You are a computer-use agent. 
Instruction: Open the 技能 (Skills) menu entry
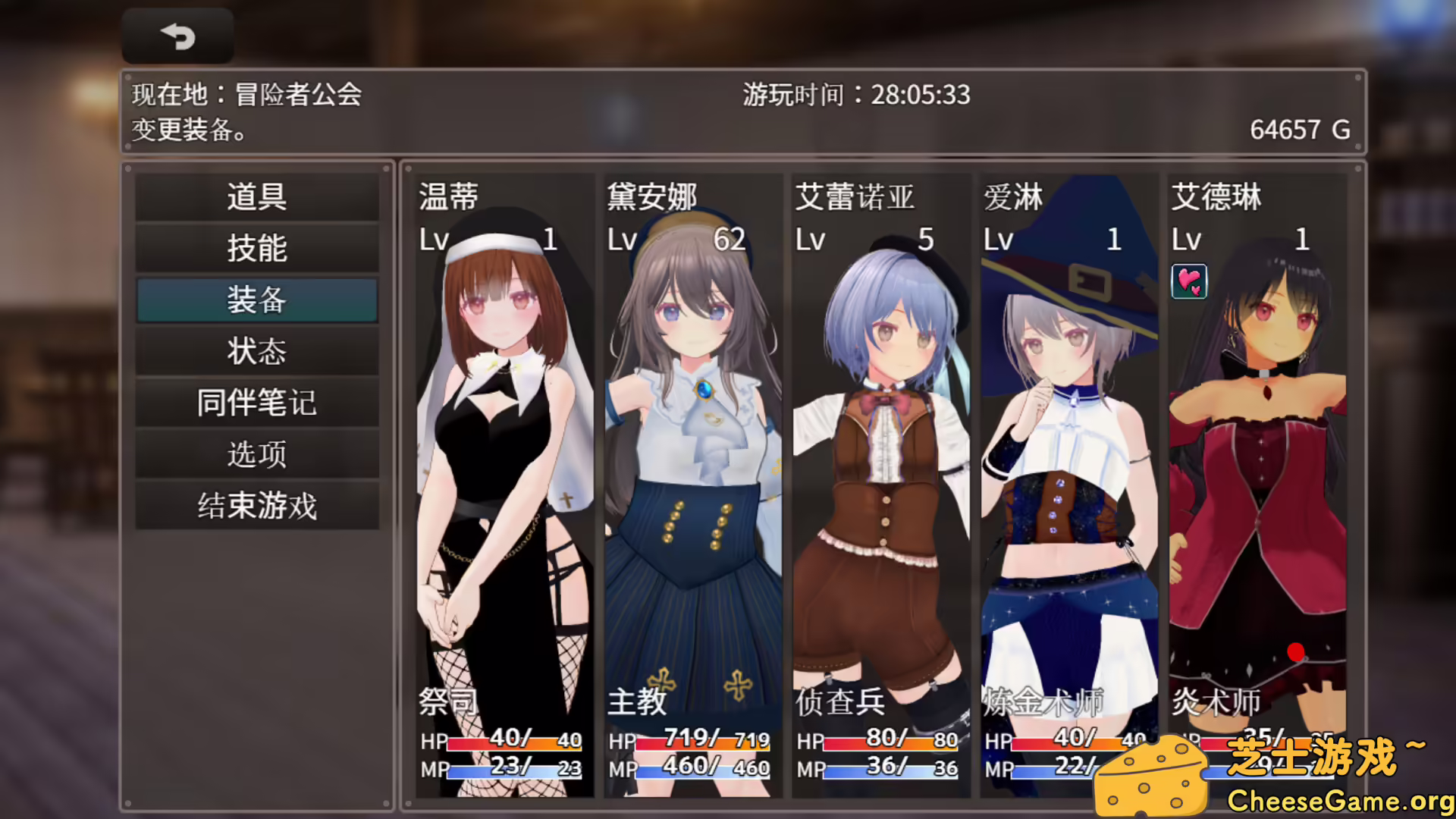point(256,248)
